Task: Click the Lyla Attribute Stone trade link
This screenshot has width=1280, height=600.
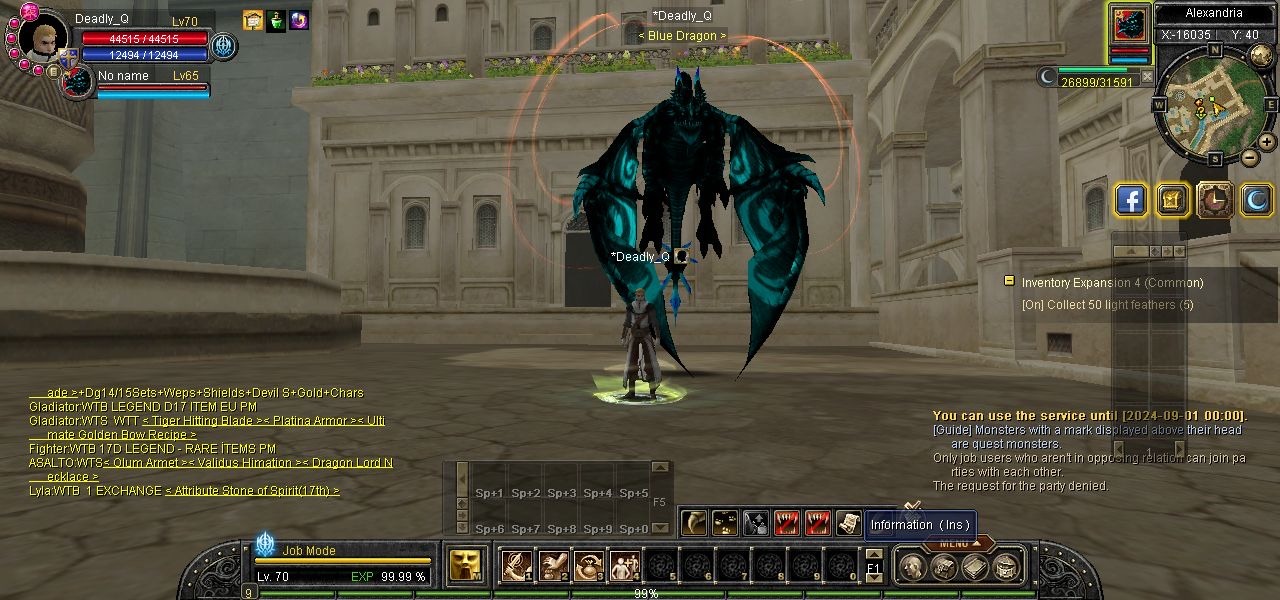Action: [251, 491]
